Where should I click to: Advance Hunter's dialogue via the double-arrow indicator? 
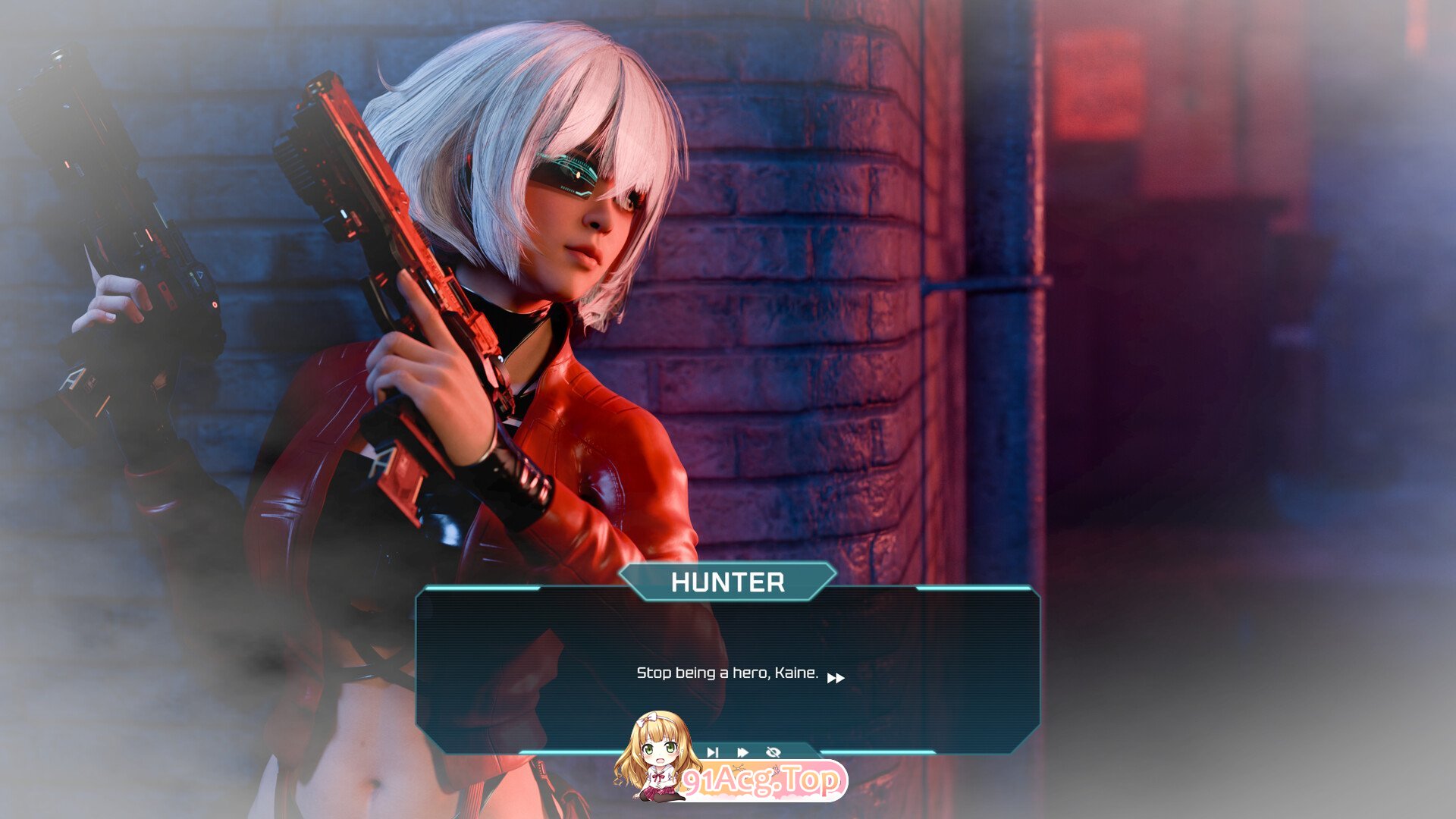coord(836,678)
